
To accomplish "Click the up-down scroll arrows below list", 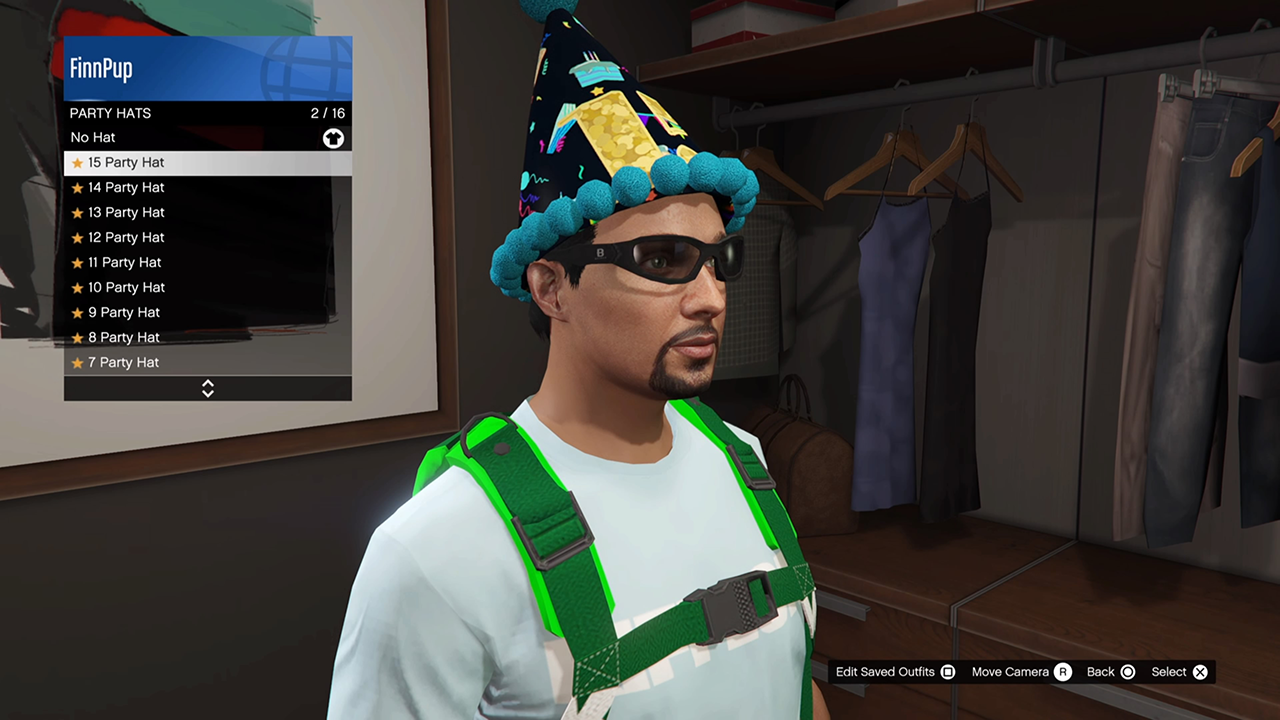I will coord(208,388).
